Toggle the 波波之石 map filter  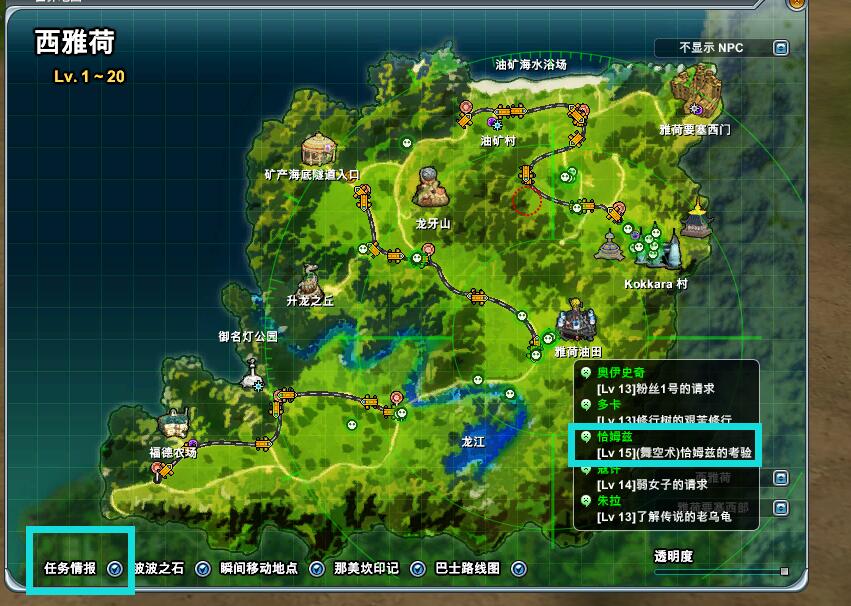203,569
